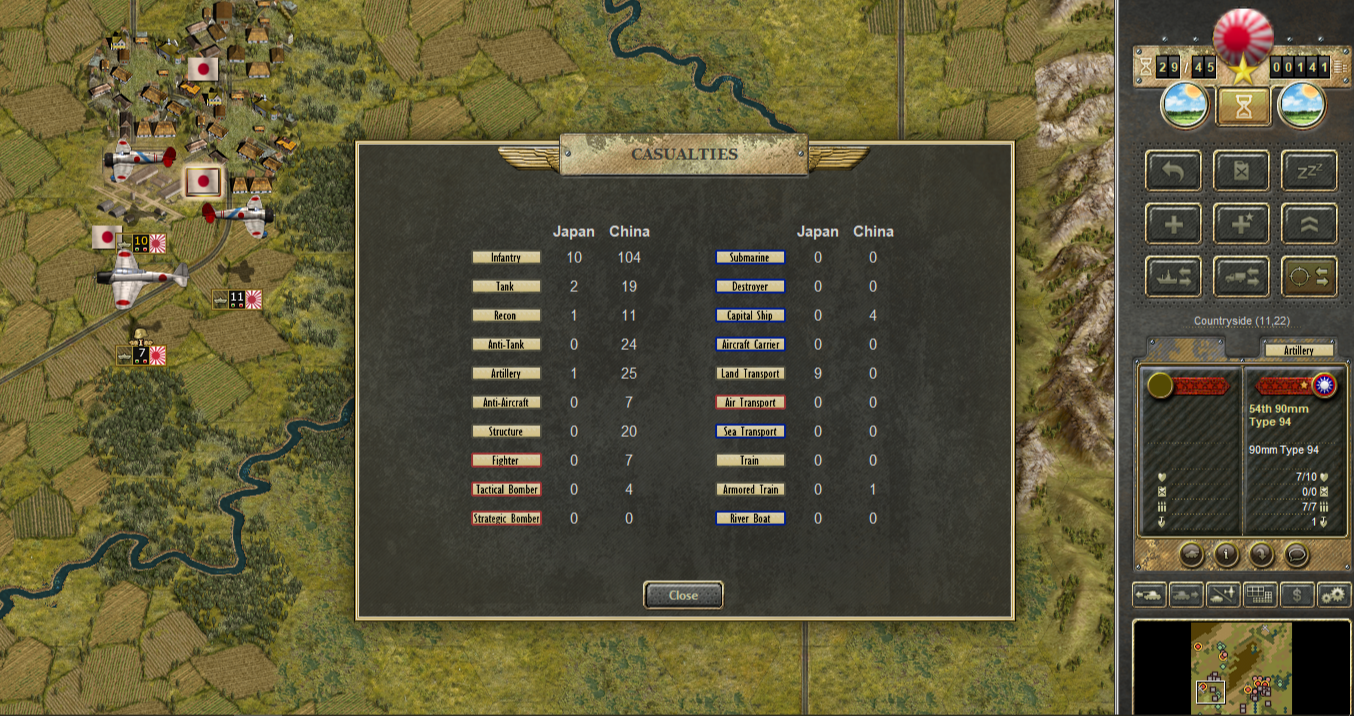1354x716 pixels.
Task: Click the hourglass end turn button
Action: click(x=1243, y=106)
